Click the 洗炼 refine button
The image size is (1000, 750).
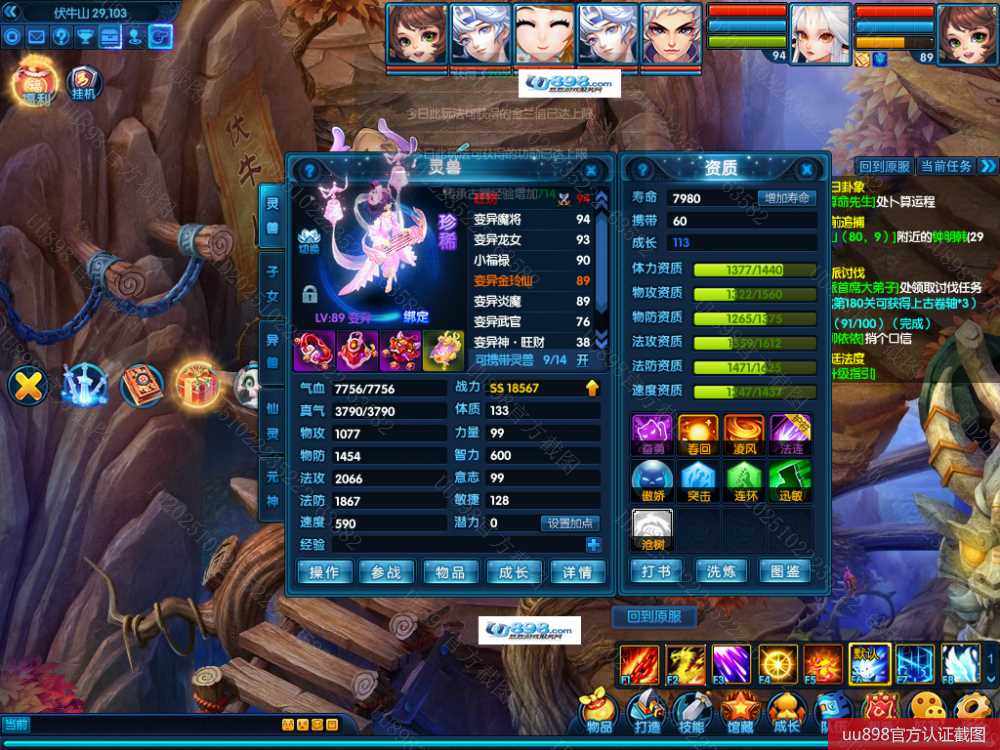[721, 572]
